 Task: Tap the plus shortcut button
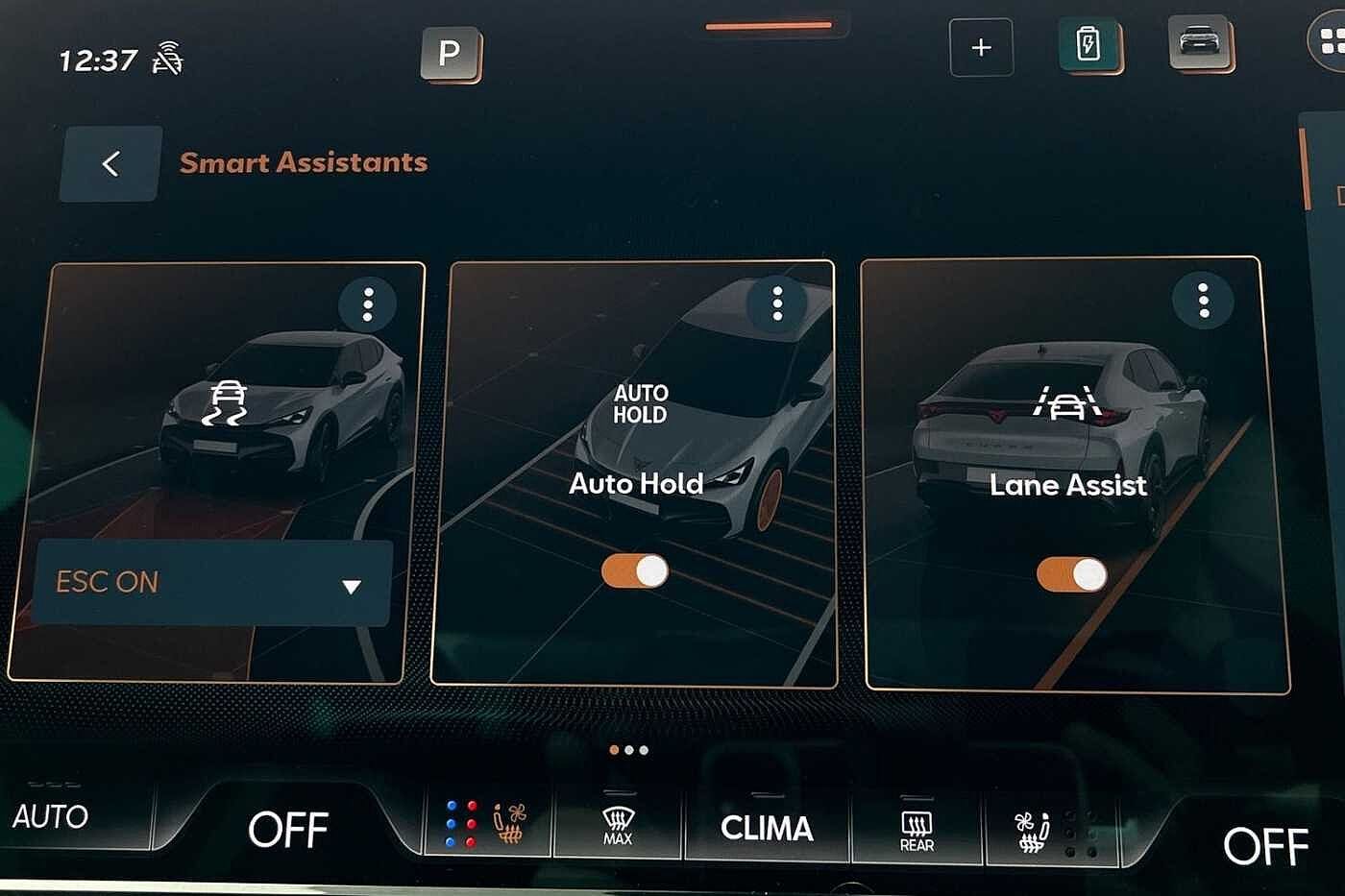coord(981,47)
